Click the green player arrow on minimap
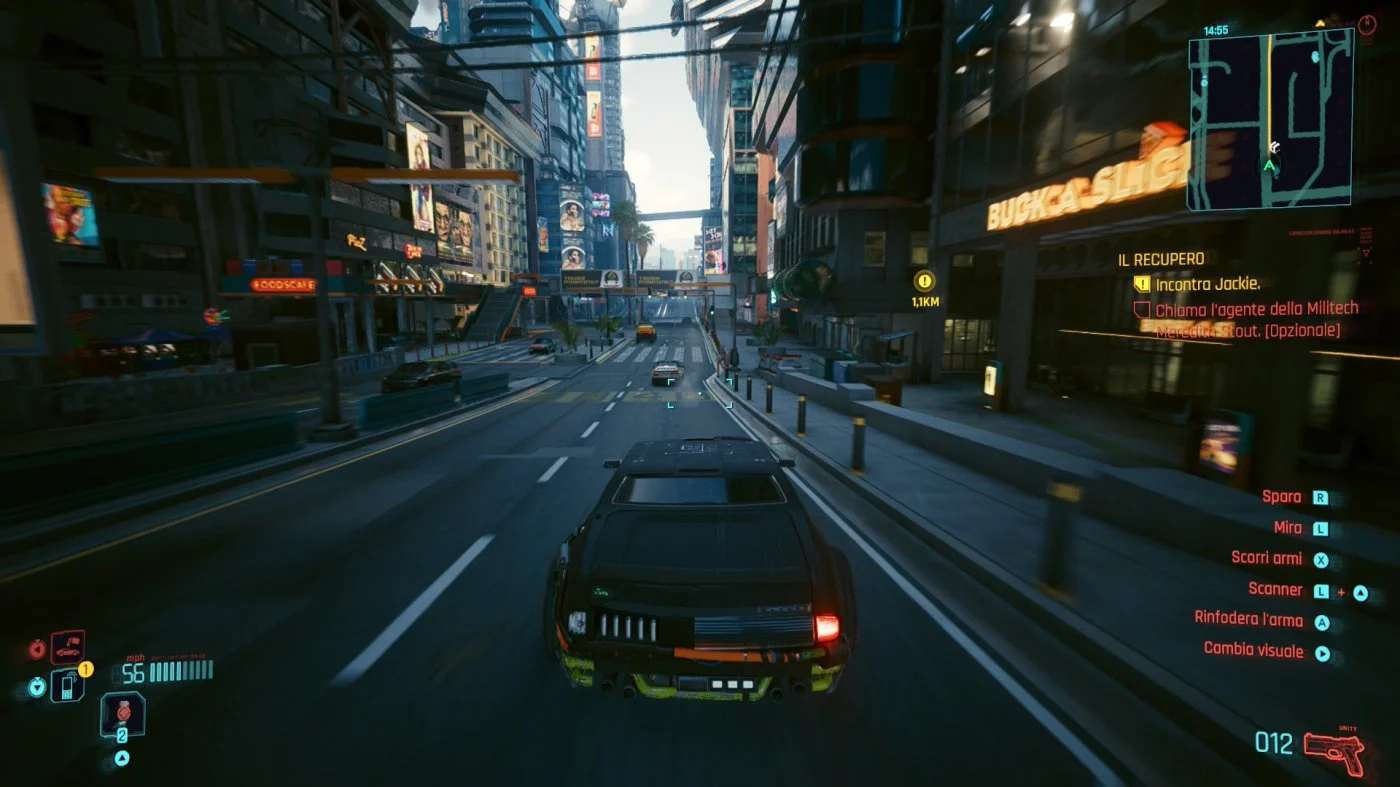The image size is (1400, 787). 1270,165
